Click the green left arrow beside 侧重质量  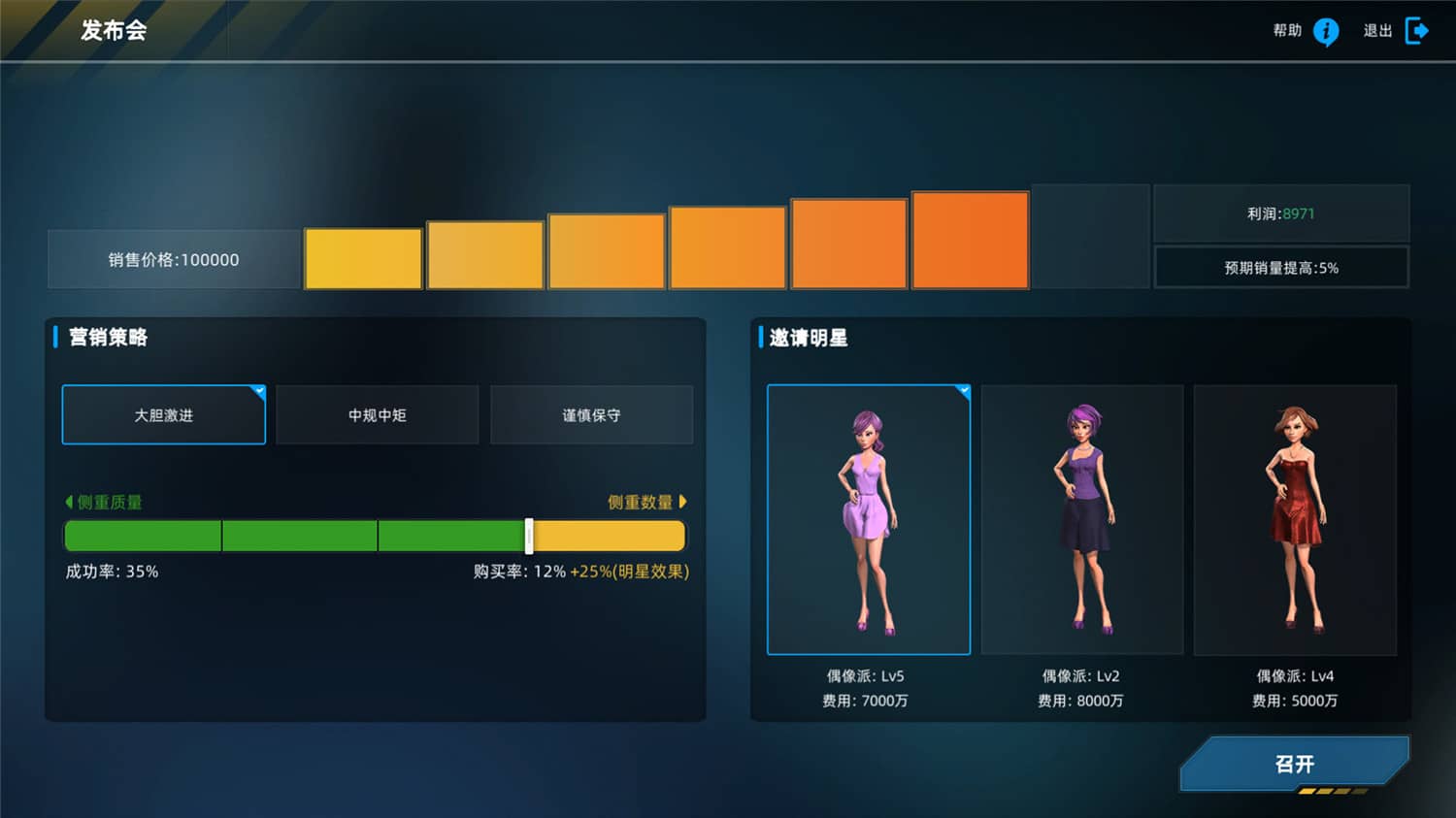(67, 502)
